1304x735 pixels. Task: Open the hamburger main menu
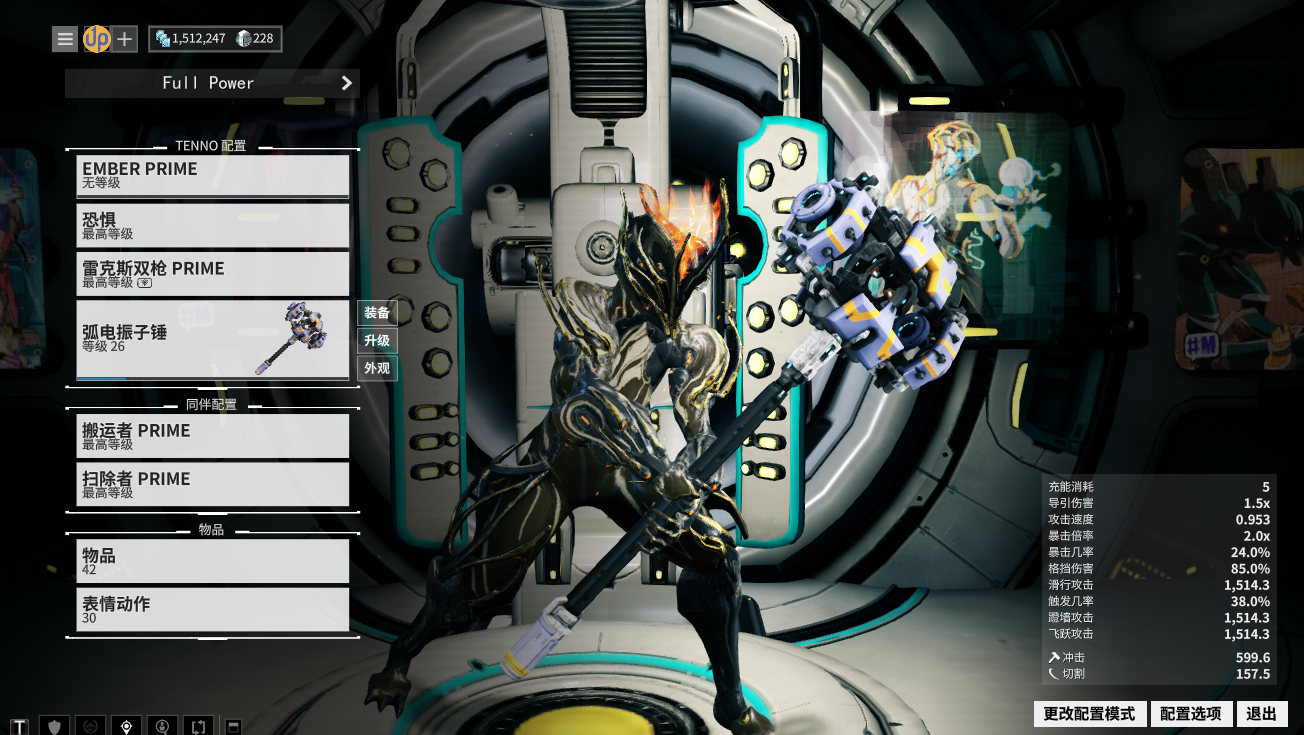(65, 39)
